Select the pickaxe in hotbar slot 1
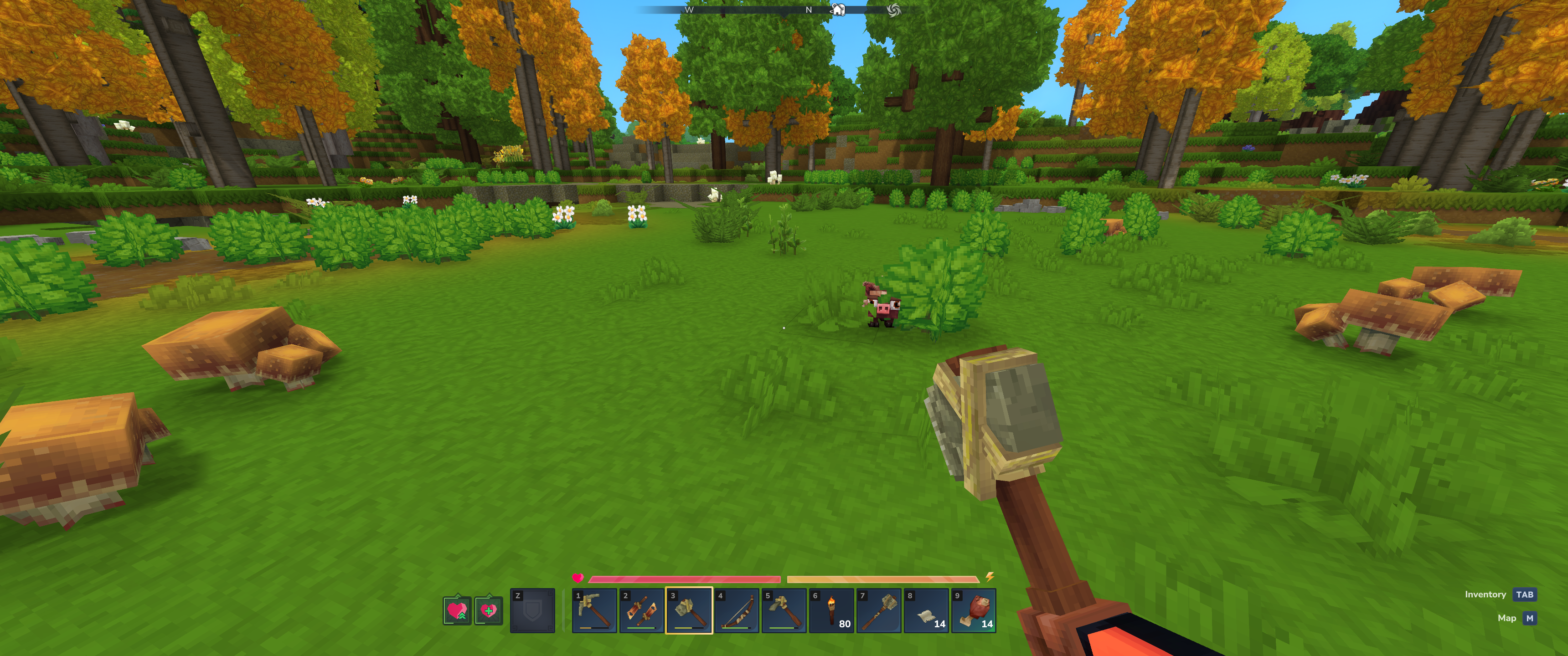This screenshot has width=1568, height=656. point(594,610)
